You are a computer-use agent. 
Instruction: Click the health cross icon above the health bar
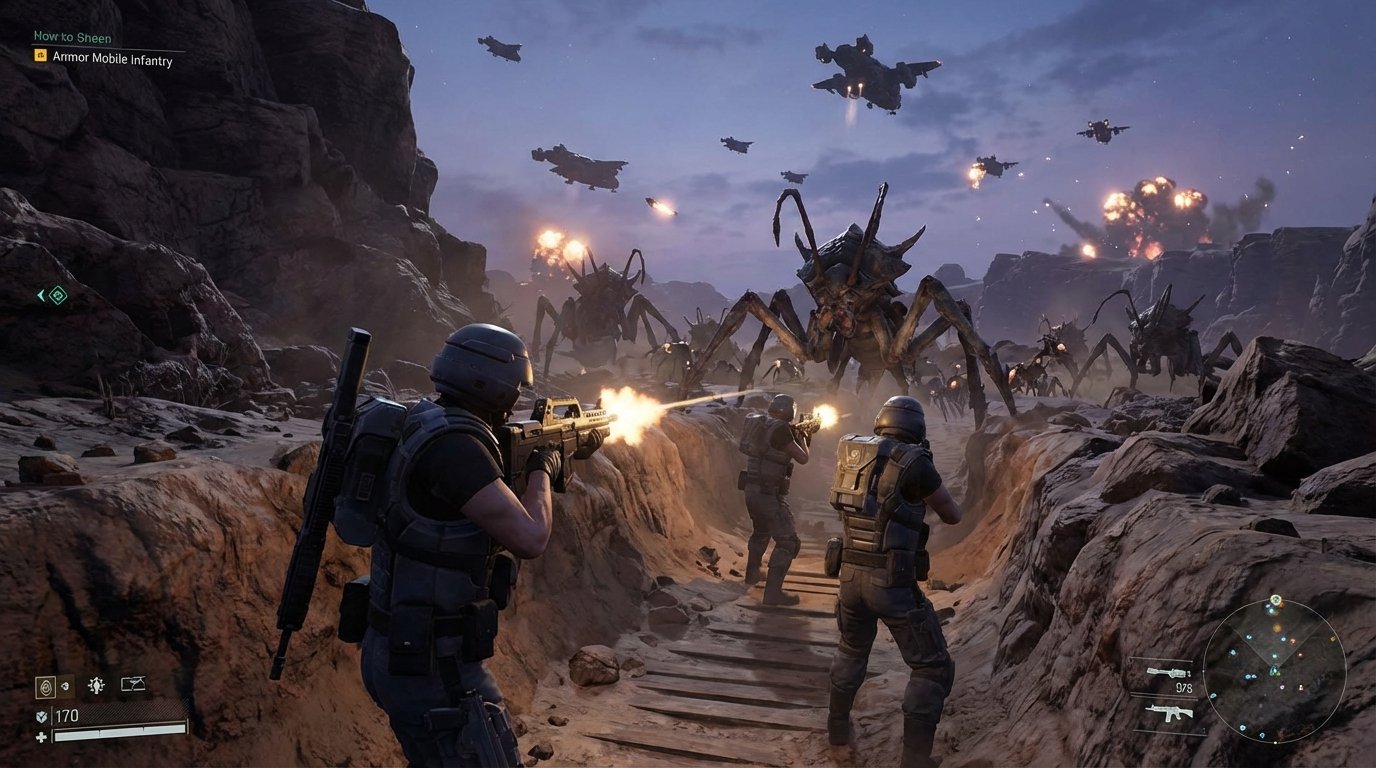(42, 736)
